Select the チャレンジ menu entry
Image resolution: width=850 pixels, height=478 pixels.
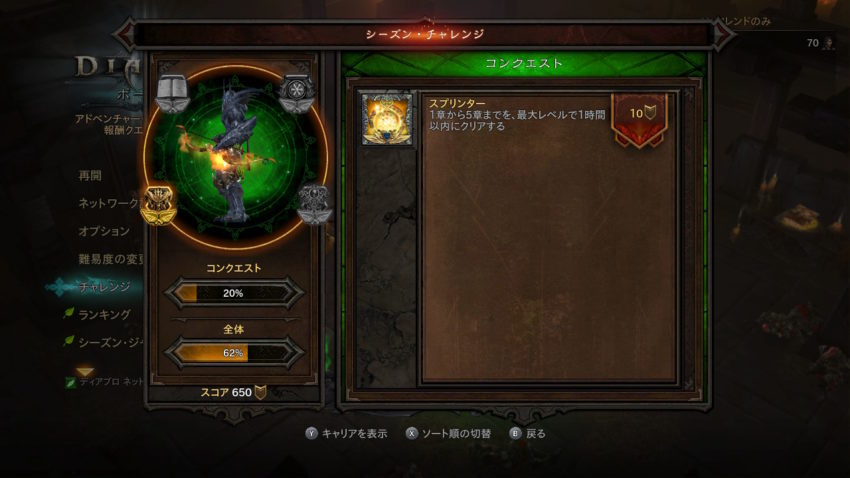104,287
